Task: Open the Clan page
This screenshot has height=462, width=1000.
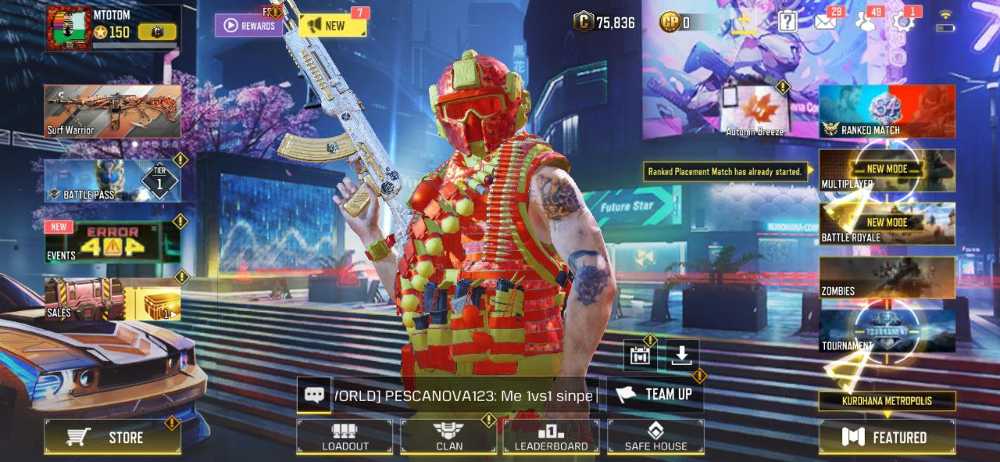Action: click(x=449, y=437)
